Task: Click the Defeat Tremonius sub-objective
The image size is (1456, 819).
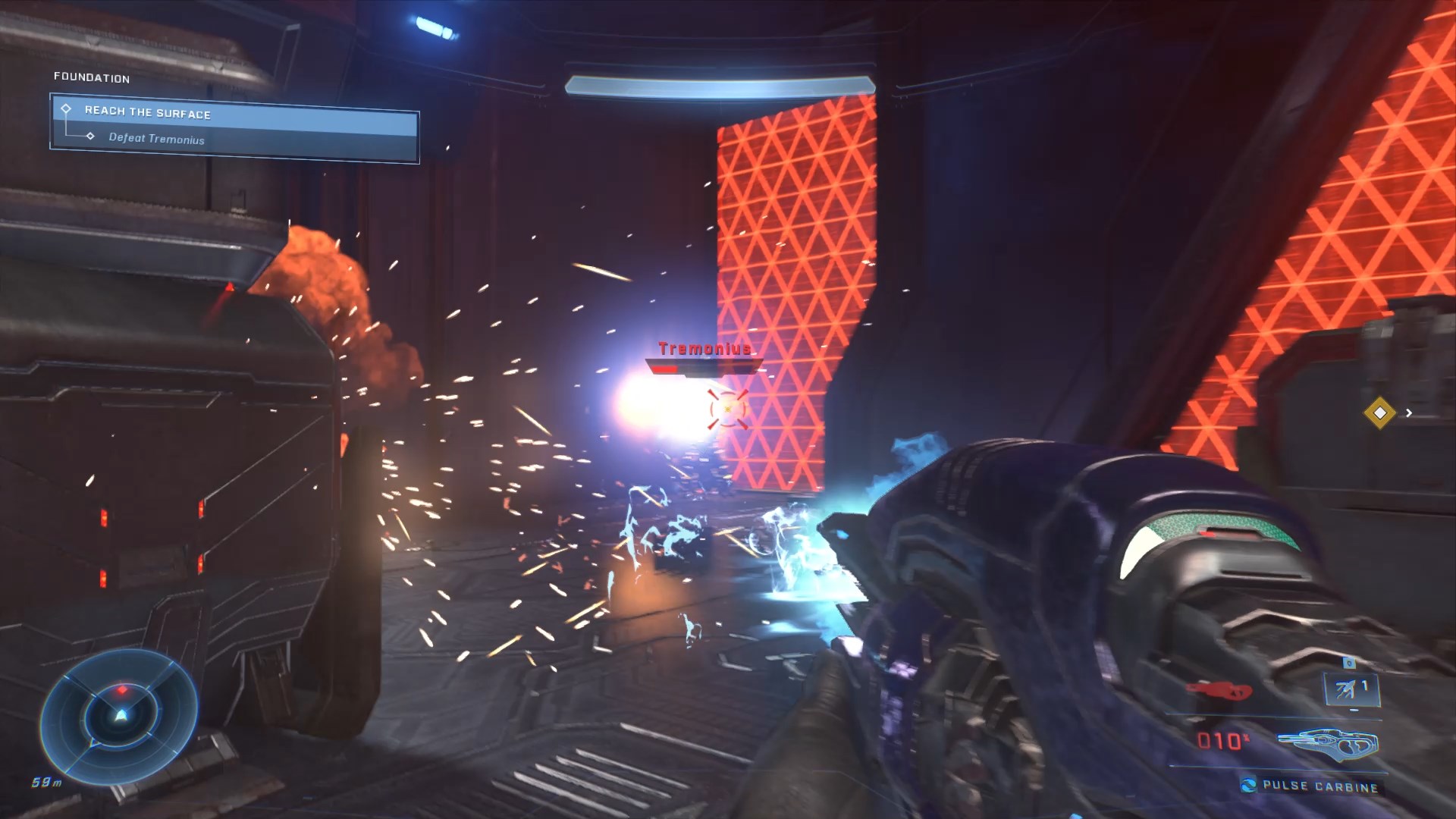Action: pyautogui.click(x=156, y=139)
